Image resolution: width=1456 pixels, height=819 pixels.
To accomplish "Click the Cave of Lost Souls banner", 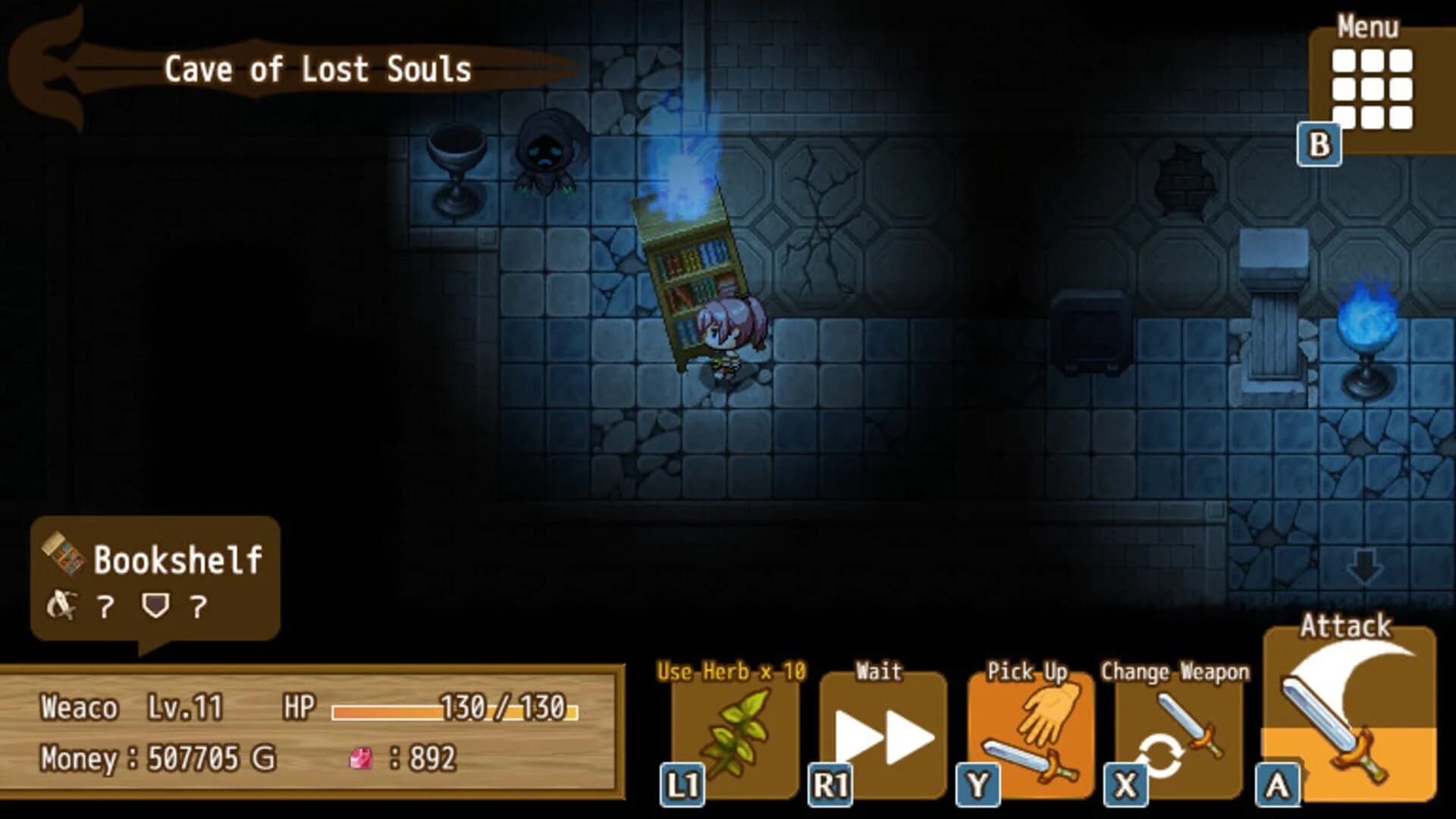I will pos(318,68).
